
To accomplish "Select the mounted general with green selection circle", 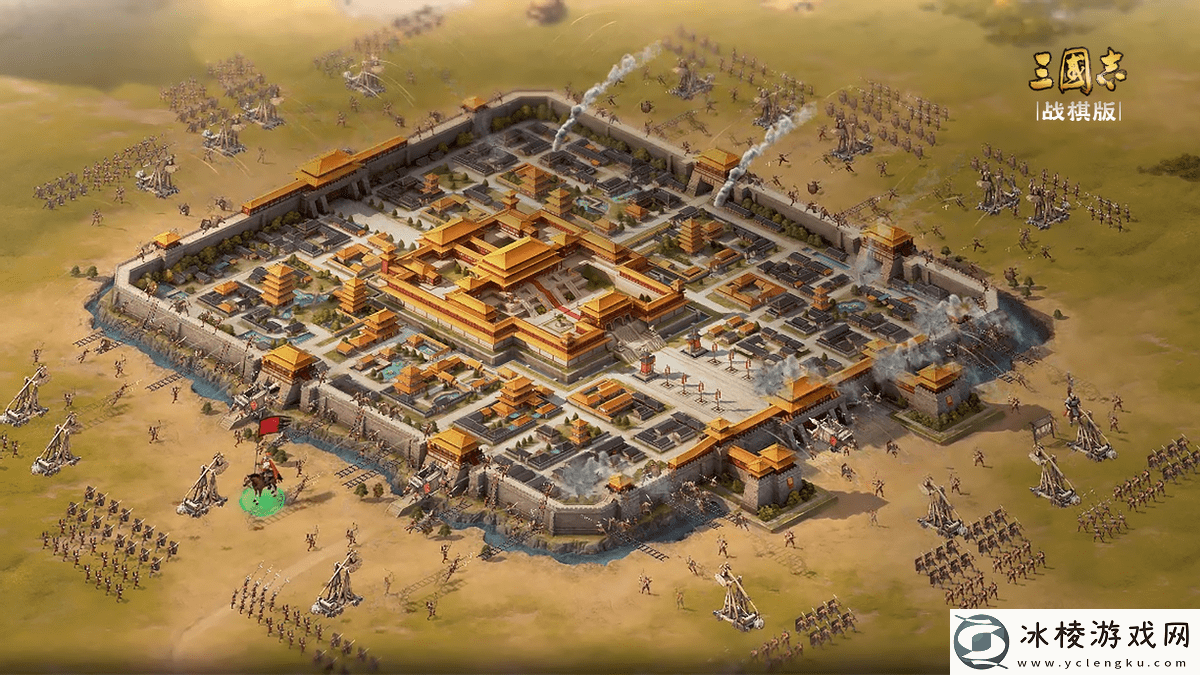I will [263, 487].
